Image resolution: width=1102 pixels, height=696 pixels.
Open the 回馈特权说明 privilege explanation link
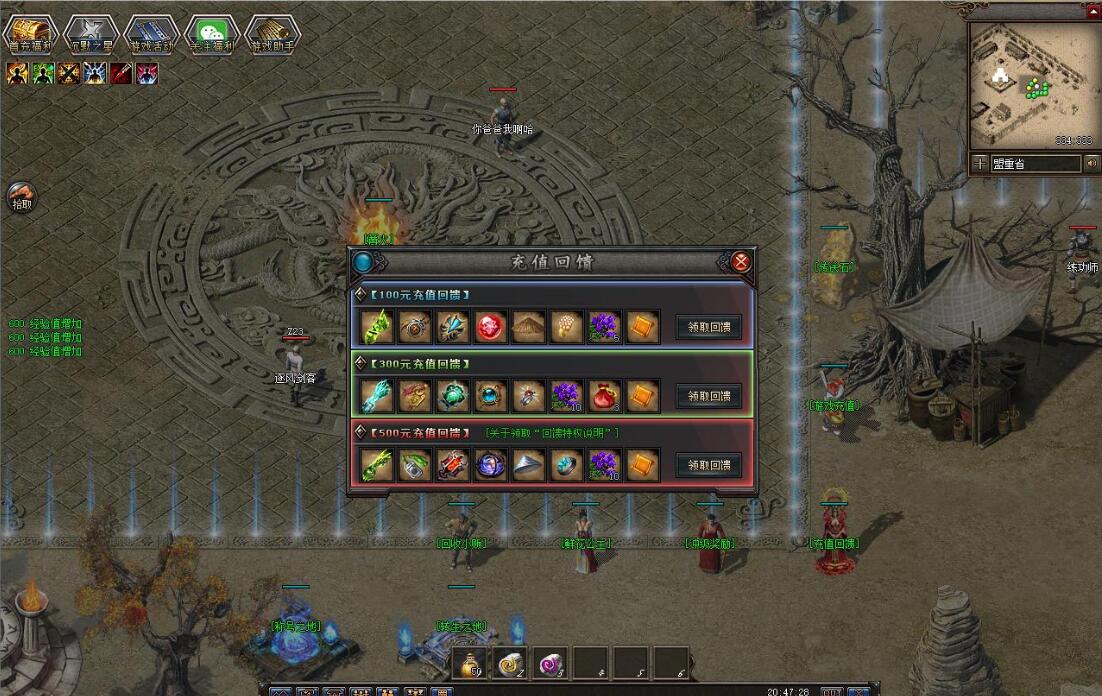point(552,433)
